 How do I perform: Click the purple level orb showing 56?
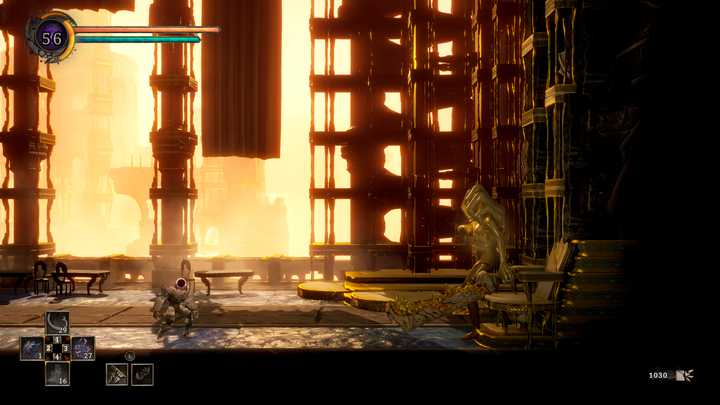click(50, 39)
